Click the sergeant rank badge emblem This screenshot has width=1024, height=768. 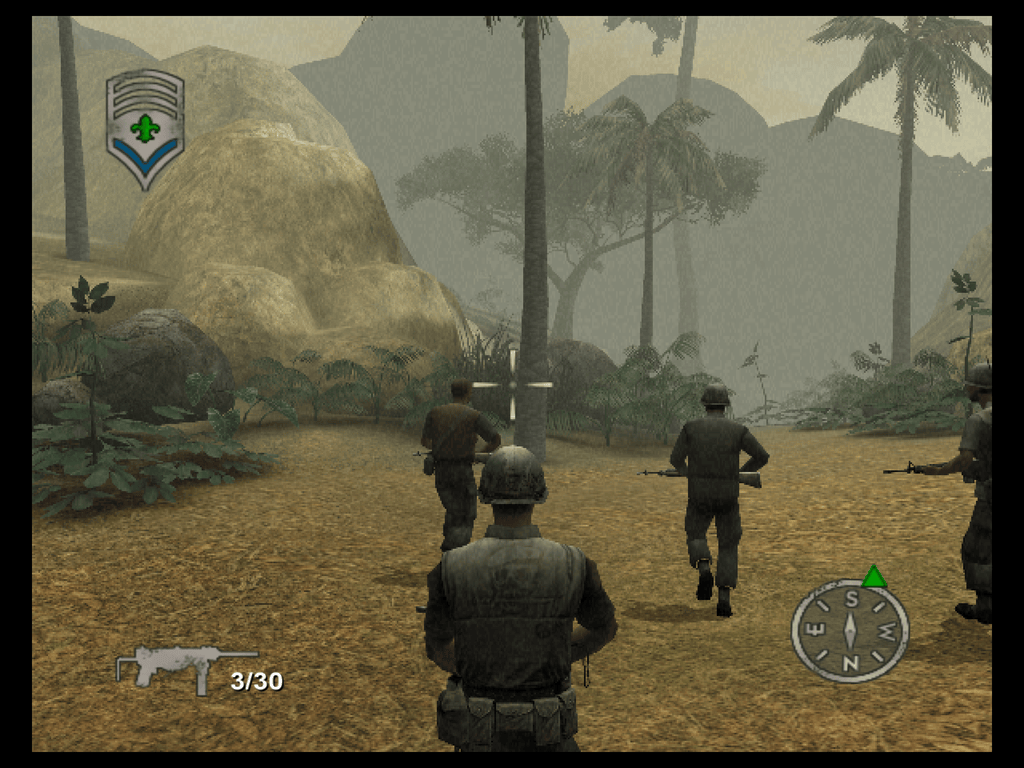coord(145,127)
